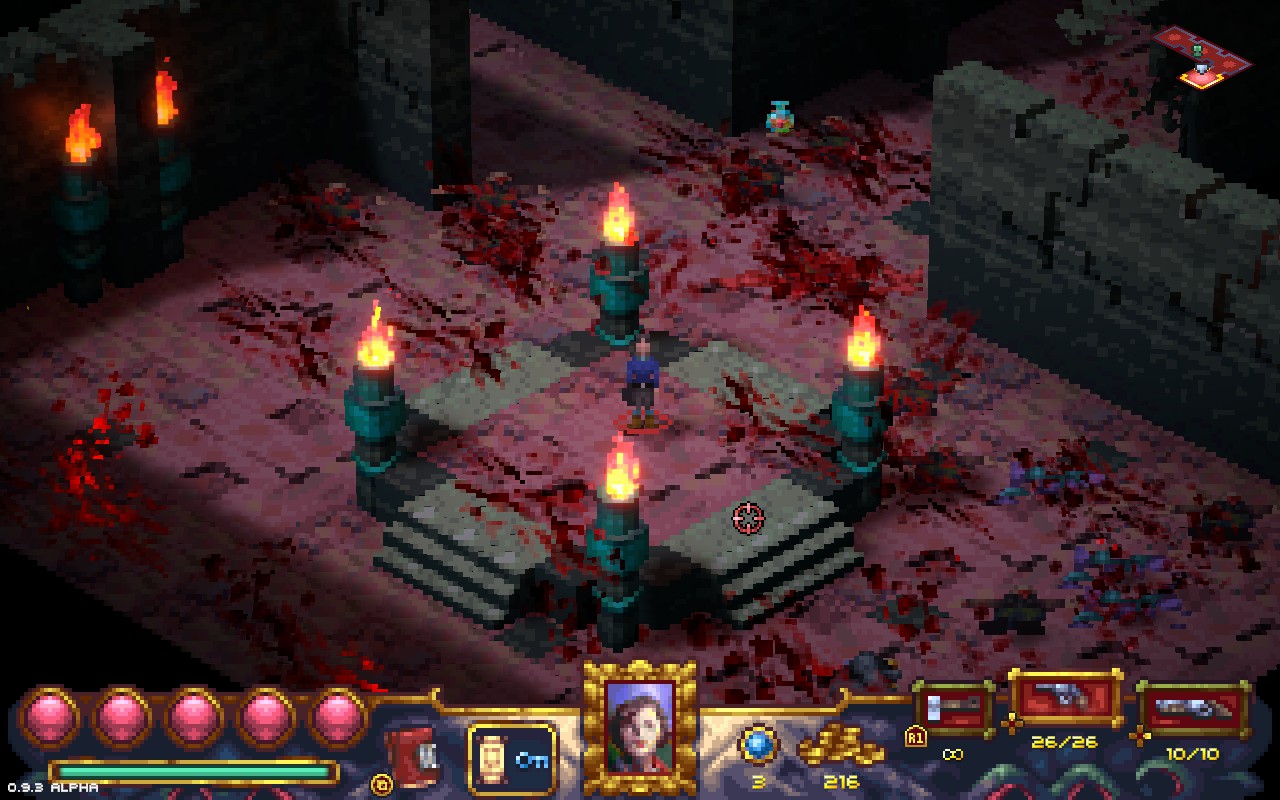Image resolution: width=1280 pixels, height=800 pixels.
Task: Click the dungeon minimap
Action: (x=1200, y=56)
